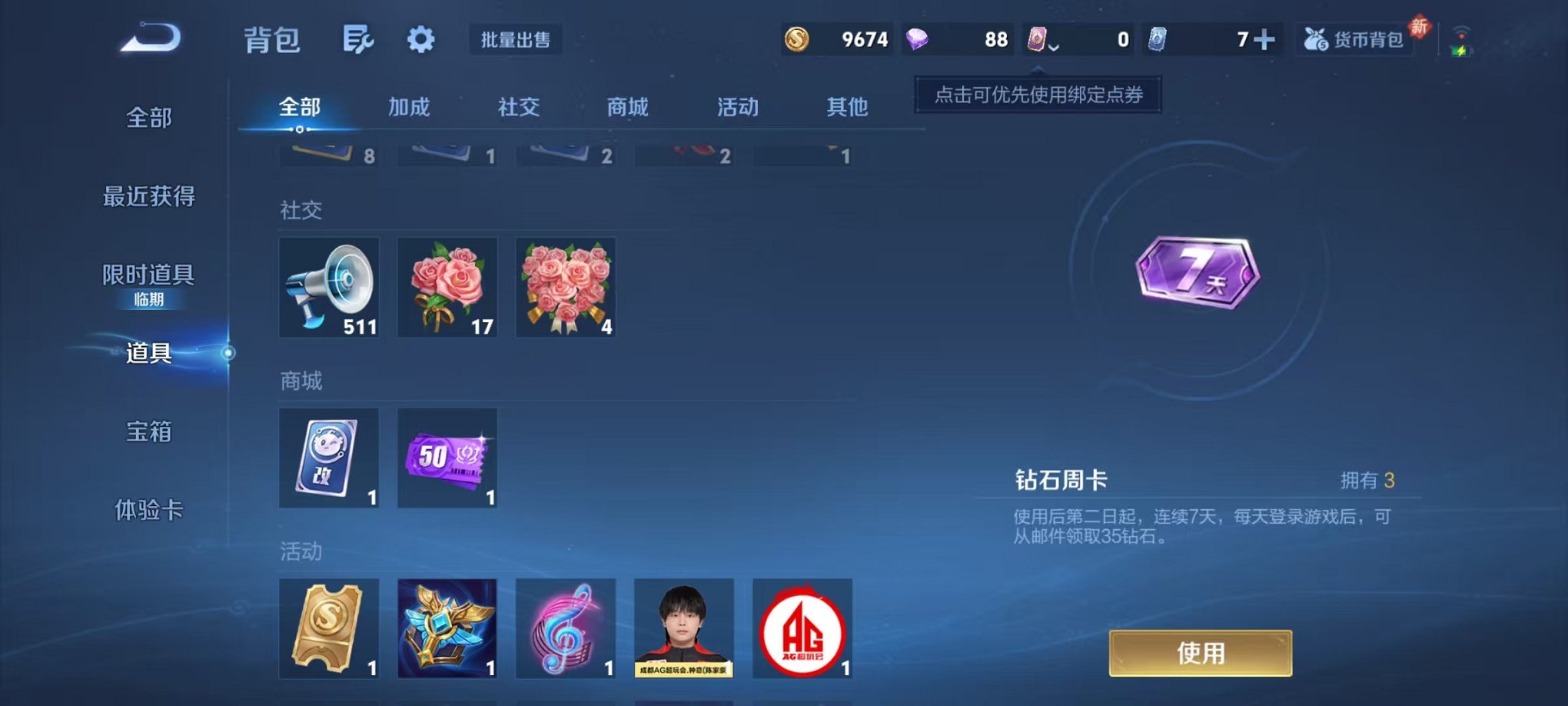Dismiss the bound coupon priority tooltip
Viewport: 1568px width, 706px height.
1036,96
